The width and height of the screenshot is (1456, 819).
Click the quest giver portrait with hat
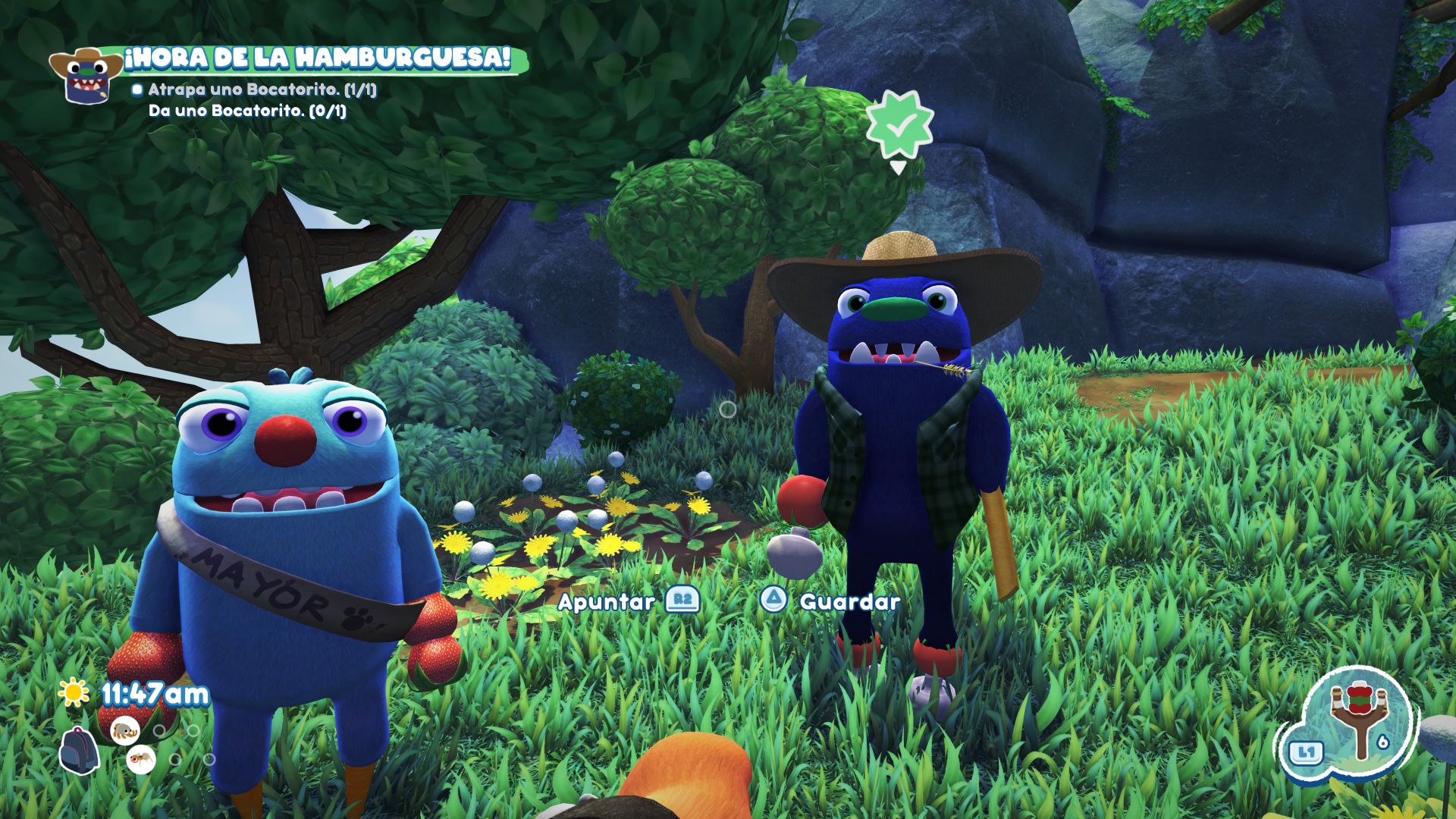click(x=85, y=74)
